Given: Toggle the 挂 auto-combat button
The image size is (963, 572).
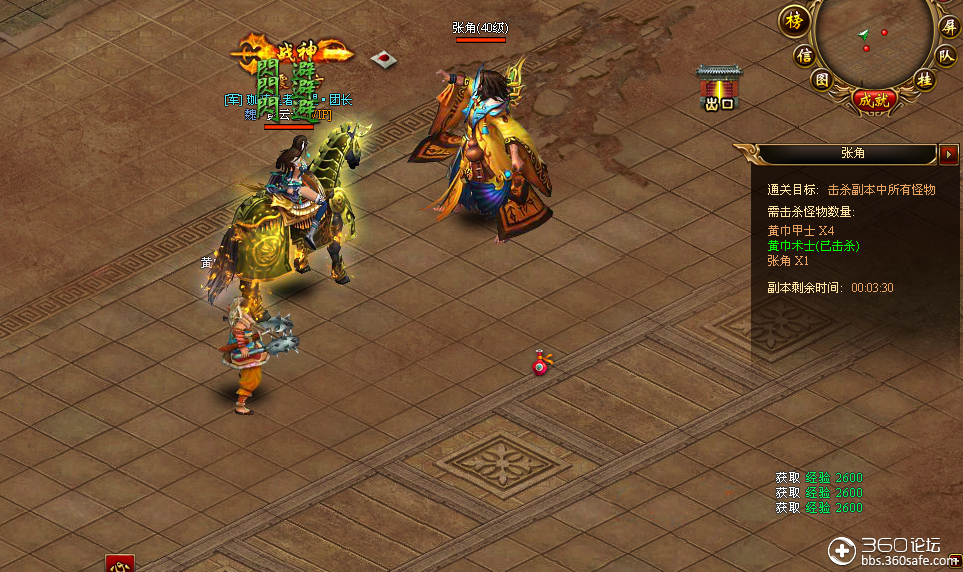Looking at the screenshot, I should click(925, 79).
